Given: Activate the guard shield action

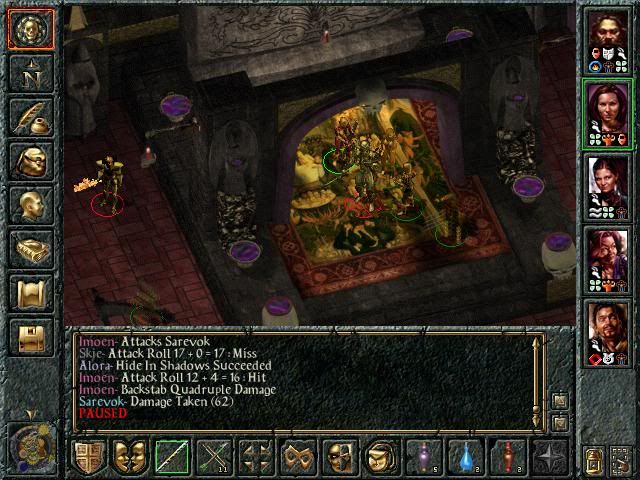Looking at the screenshot, I should pyautogui.click(x=88, y=457).
